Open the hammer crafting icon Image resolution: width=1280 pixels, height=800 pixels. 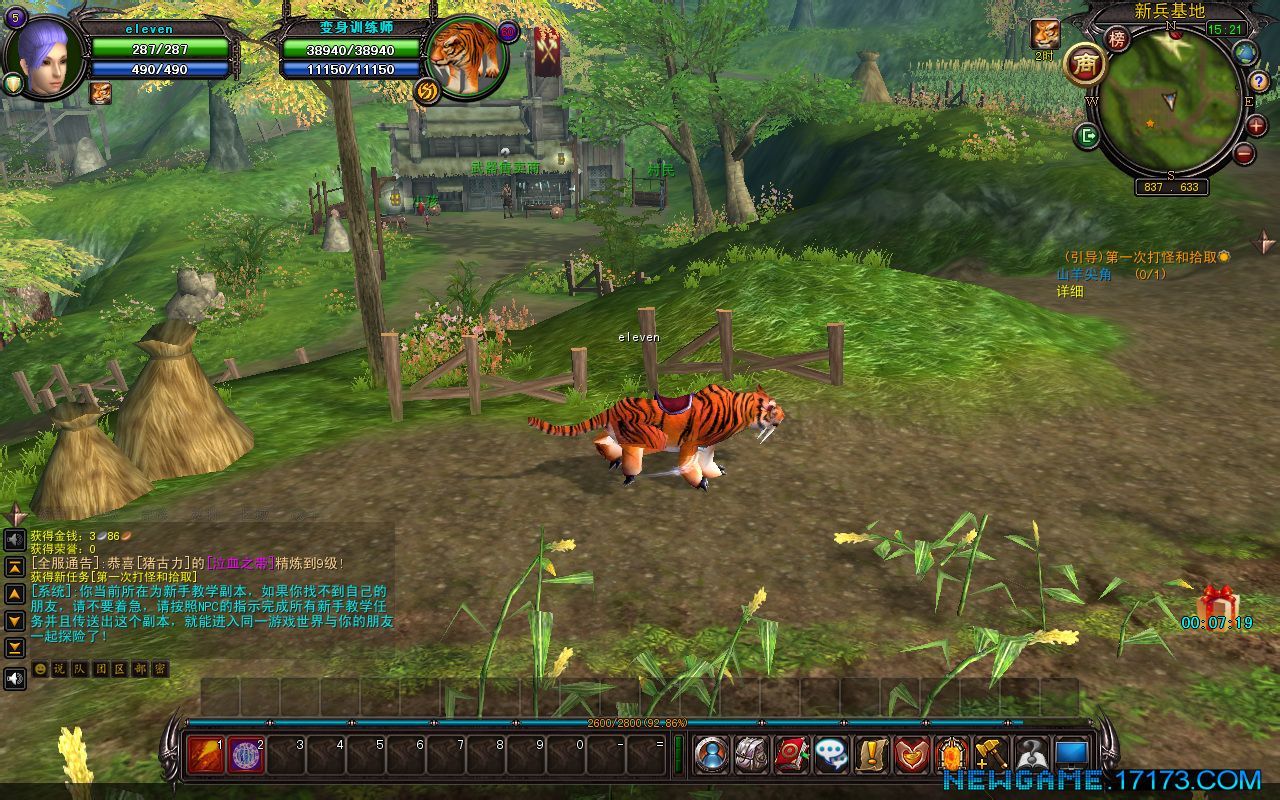[991, 754]
